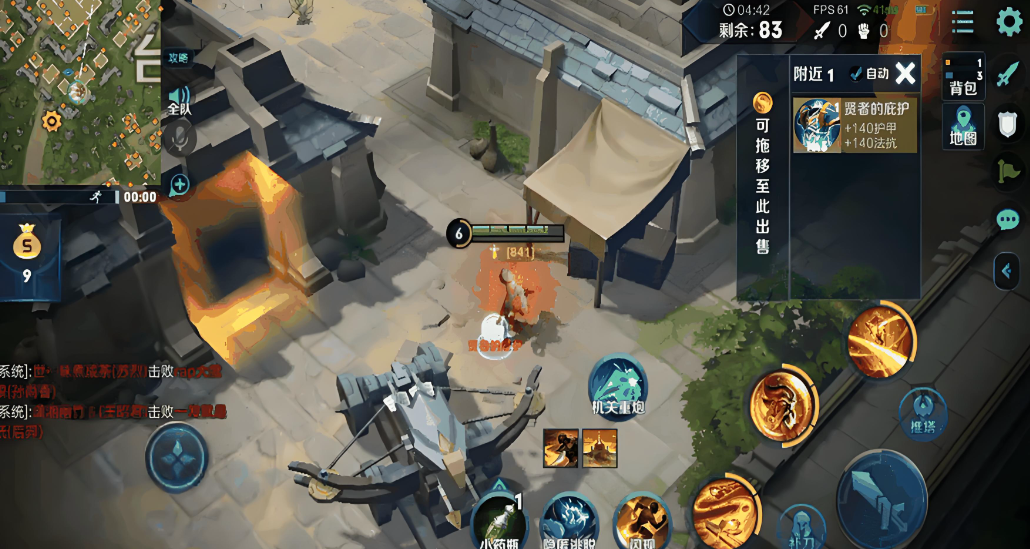Open the chat speech bubble icon
Screen dimensions: 1030x549
point(1007,220)
